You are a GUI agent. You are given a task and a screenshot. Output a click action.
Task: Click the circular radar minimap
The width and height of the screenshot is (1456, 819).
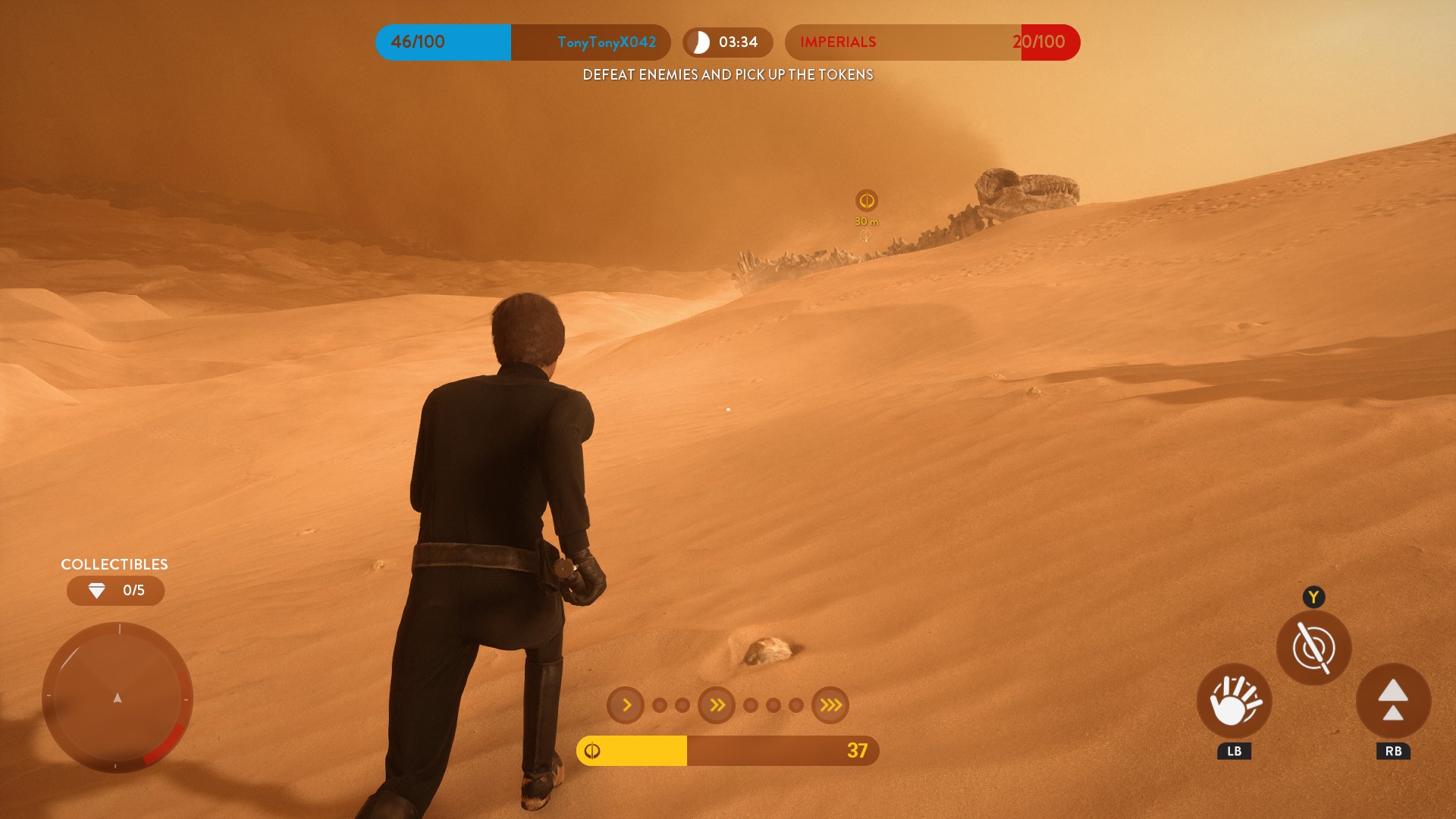[118, 697]
